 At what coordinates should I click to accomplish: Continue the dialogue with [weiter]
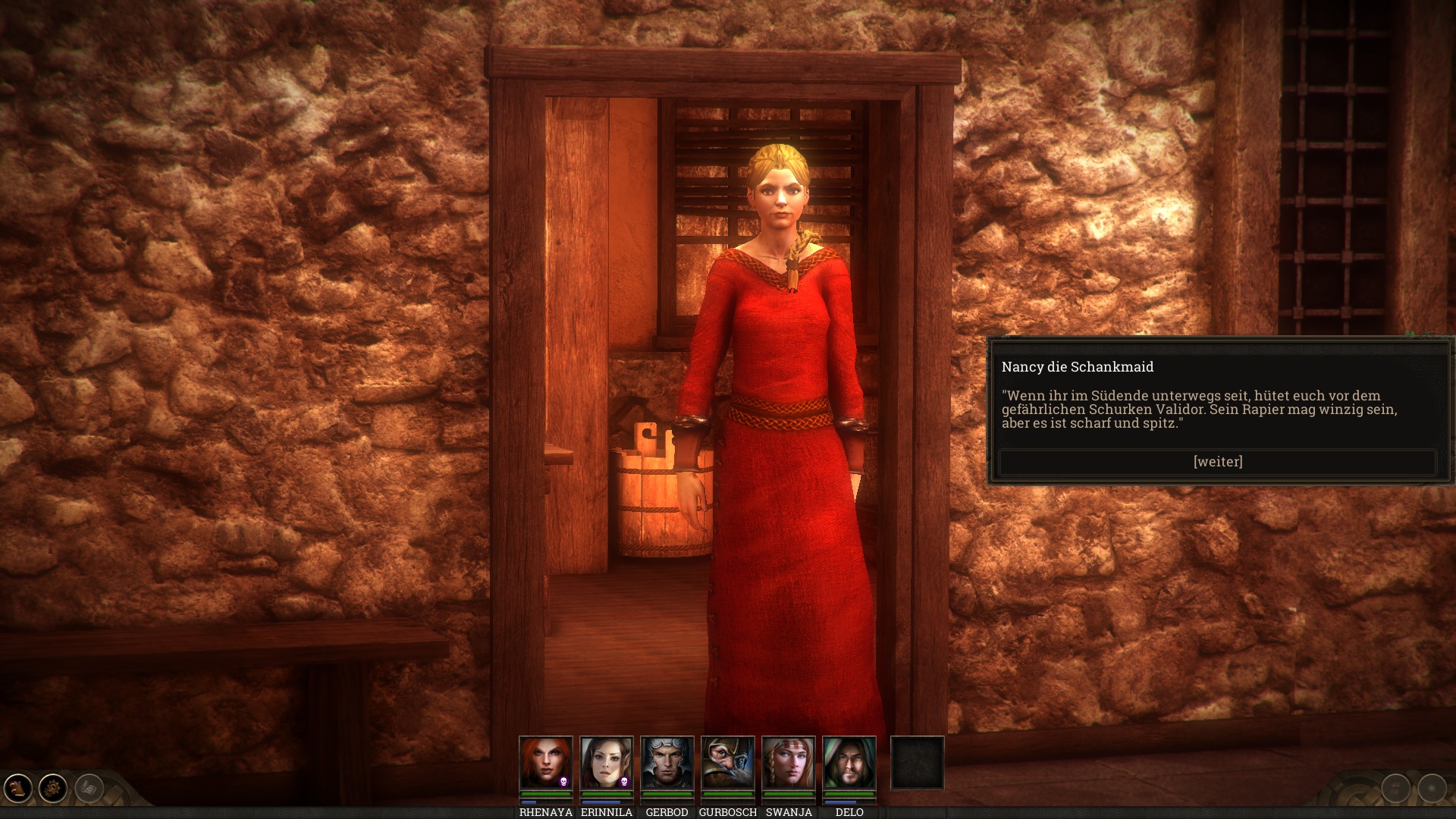tap(1218, 462)
